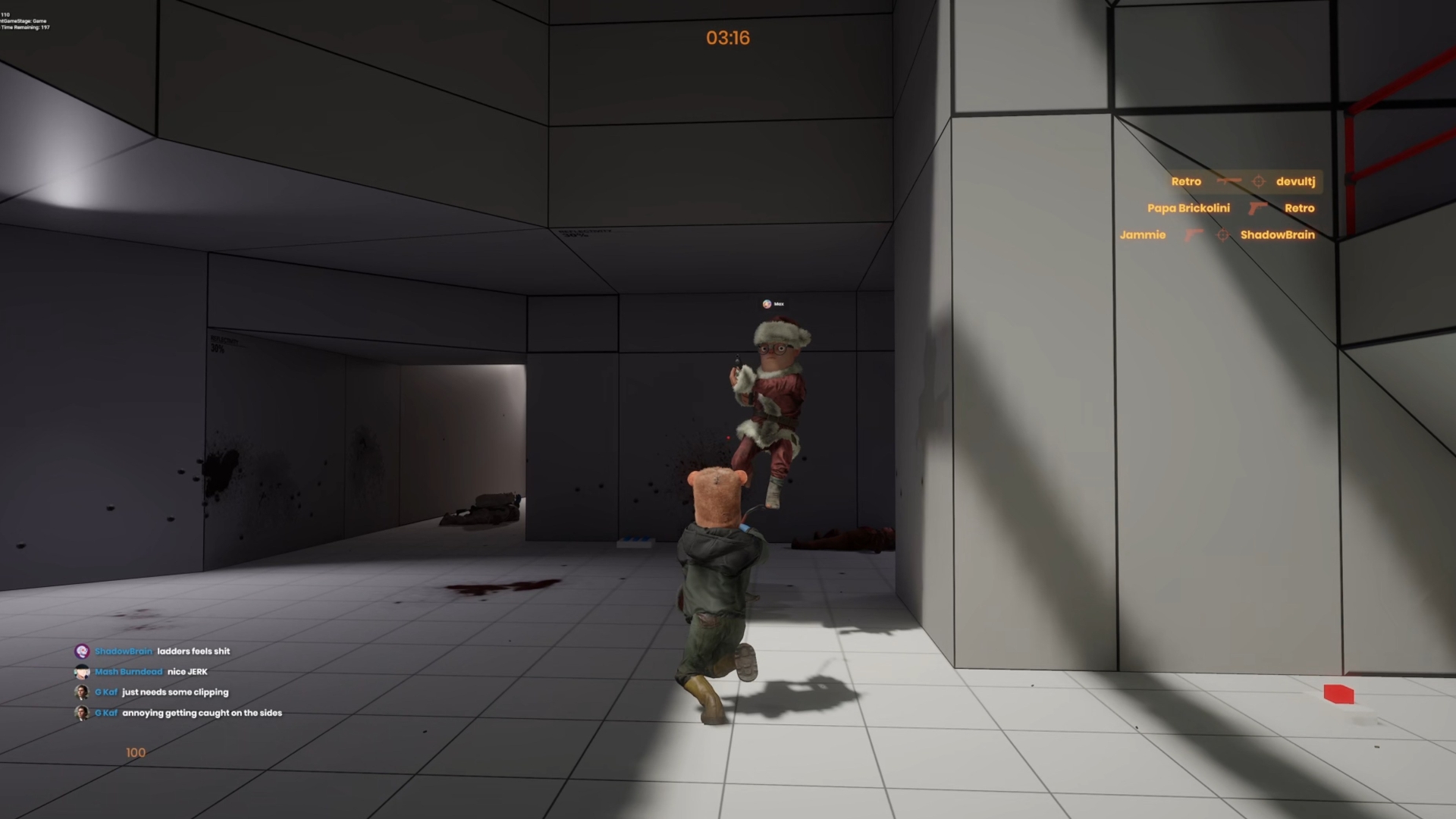Click the Papa Brickolini name in the kill feed
This screenshot has width=1456, height=819.
click(1189, 209)
